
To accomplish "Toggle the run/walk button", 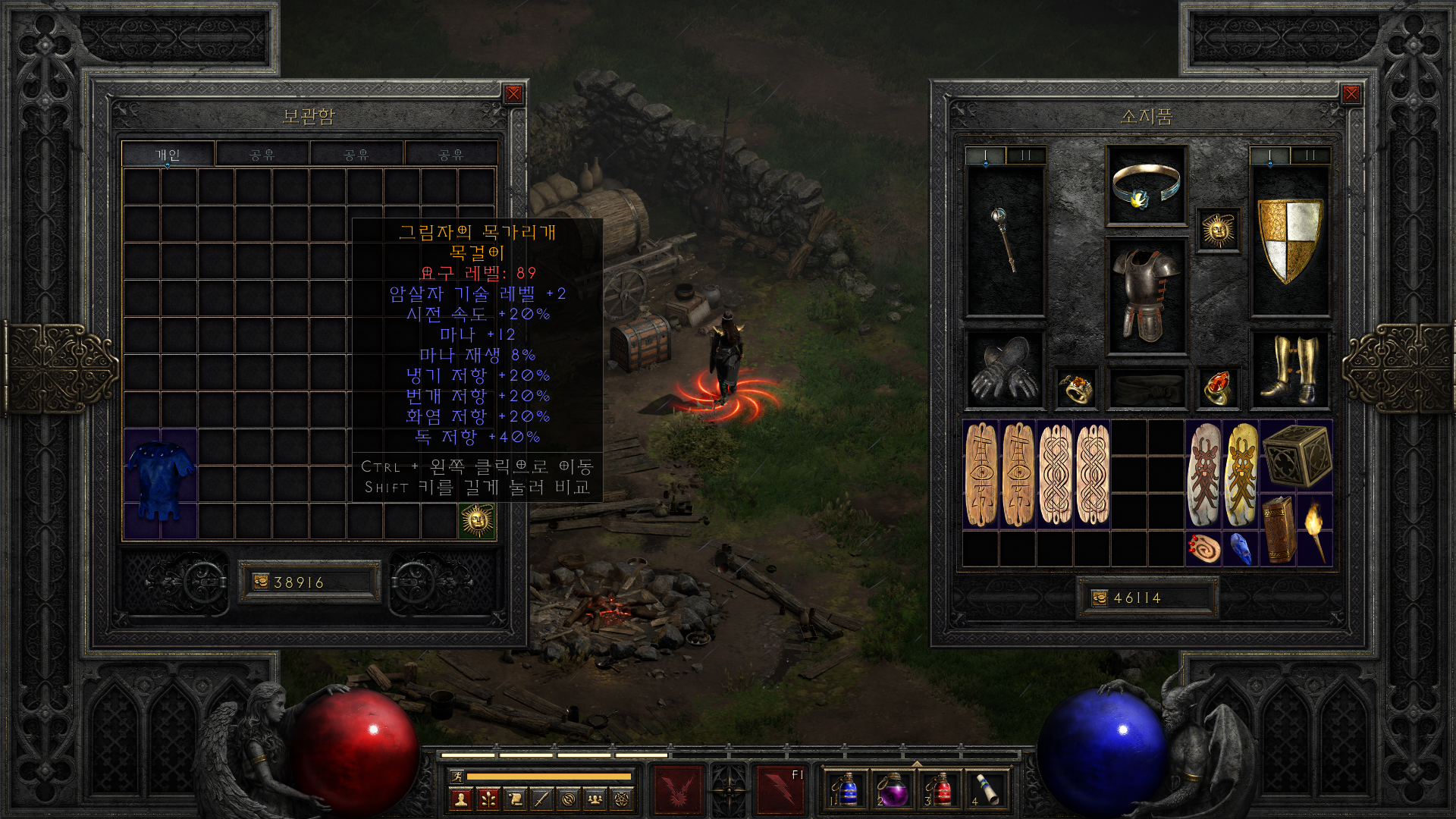I will pos(457,776).
